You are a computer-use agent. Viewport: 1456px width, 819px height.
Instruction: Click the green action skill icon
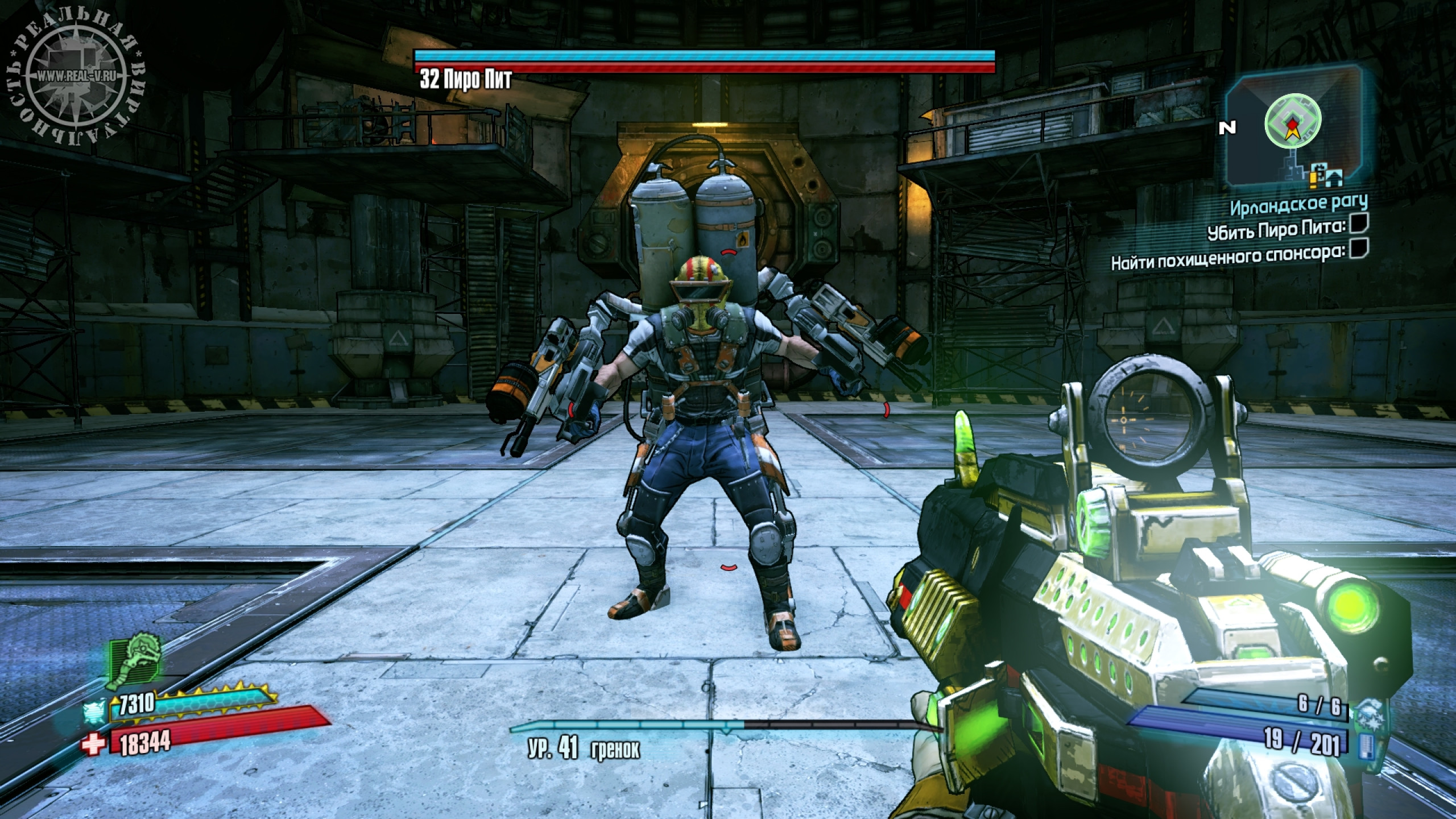[135, 663]
